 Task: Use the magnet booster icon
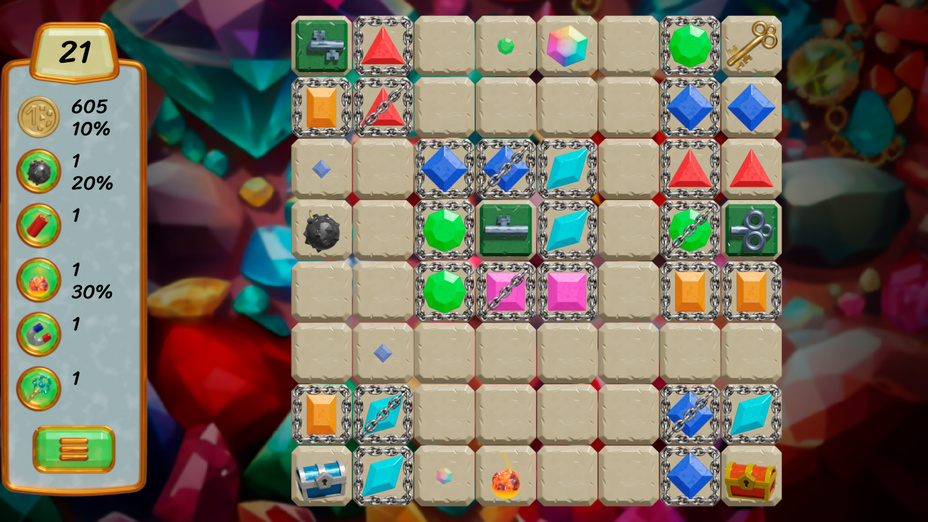39,334
